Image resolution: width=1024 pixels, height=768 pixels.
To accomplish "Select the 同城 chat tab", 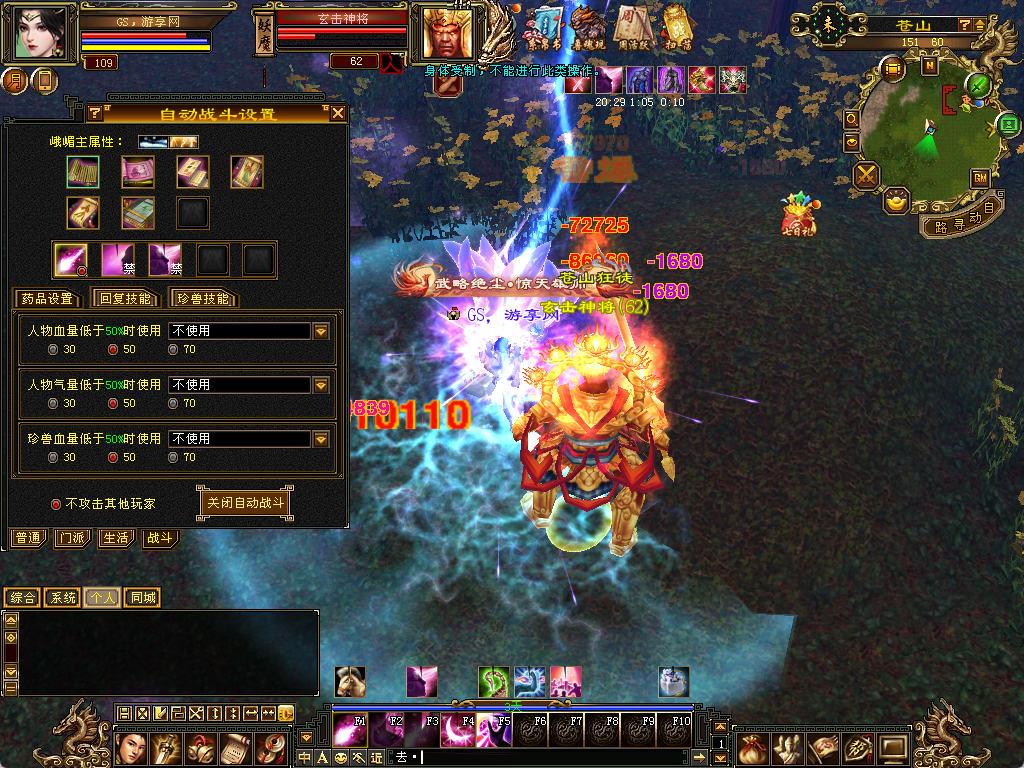I will tap(143, 598).
